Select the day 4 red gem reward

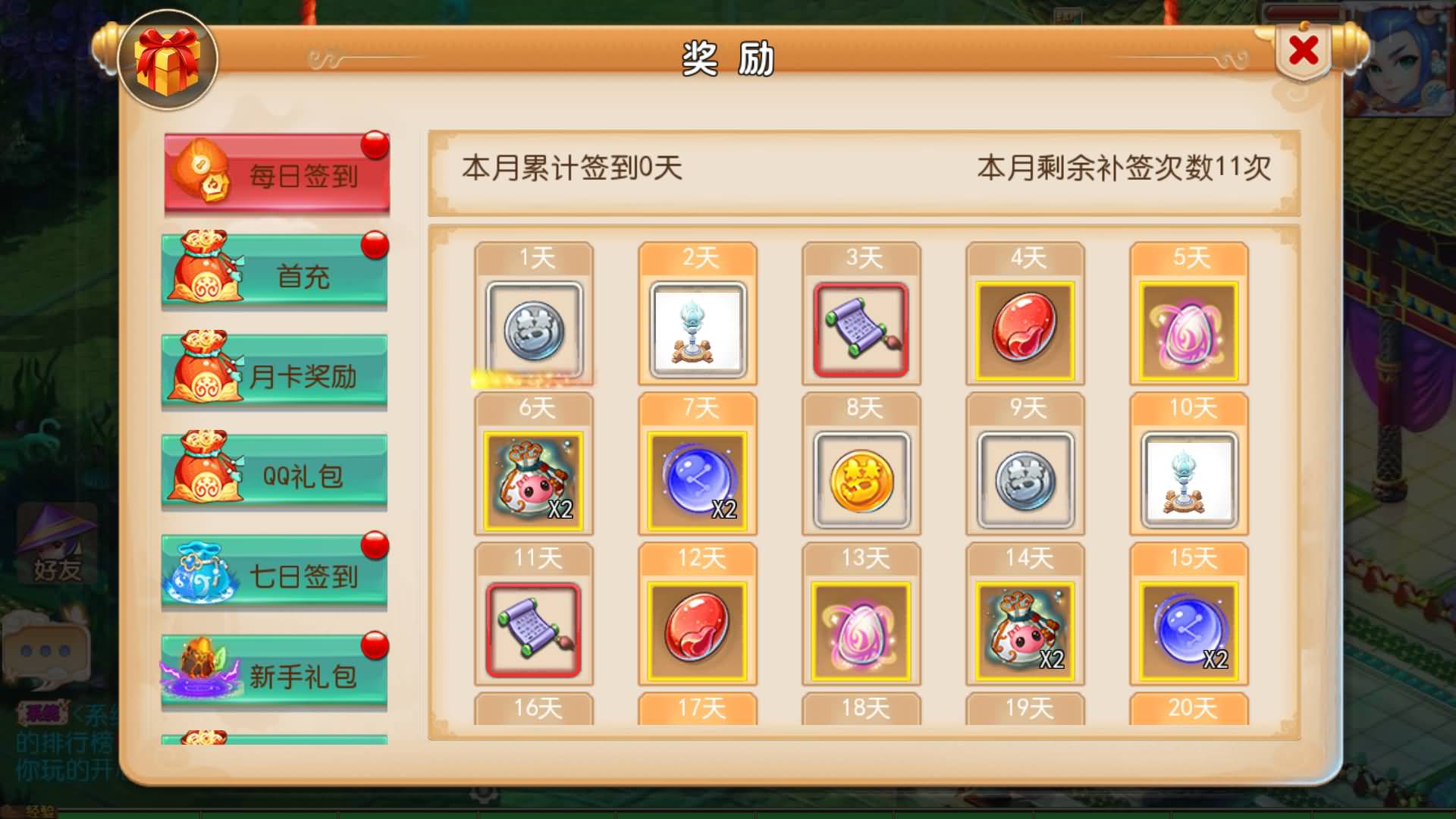[1025, 328]
